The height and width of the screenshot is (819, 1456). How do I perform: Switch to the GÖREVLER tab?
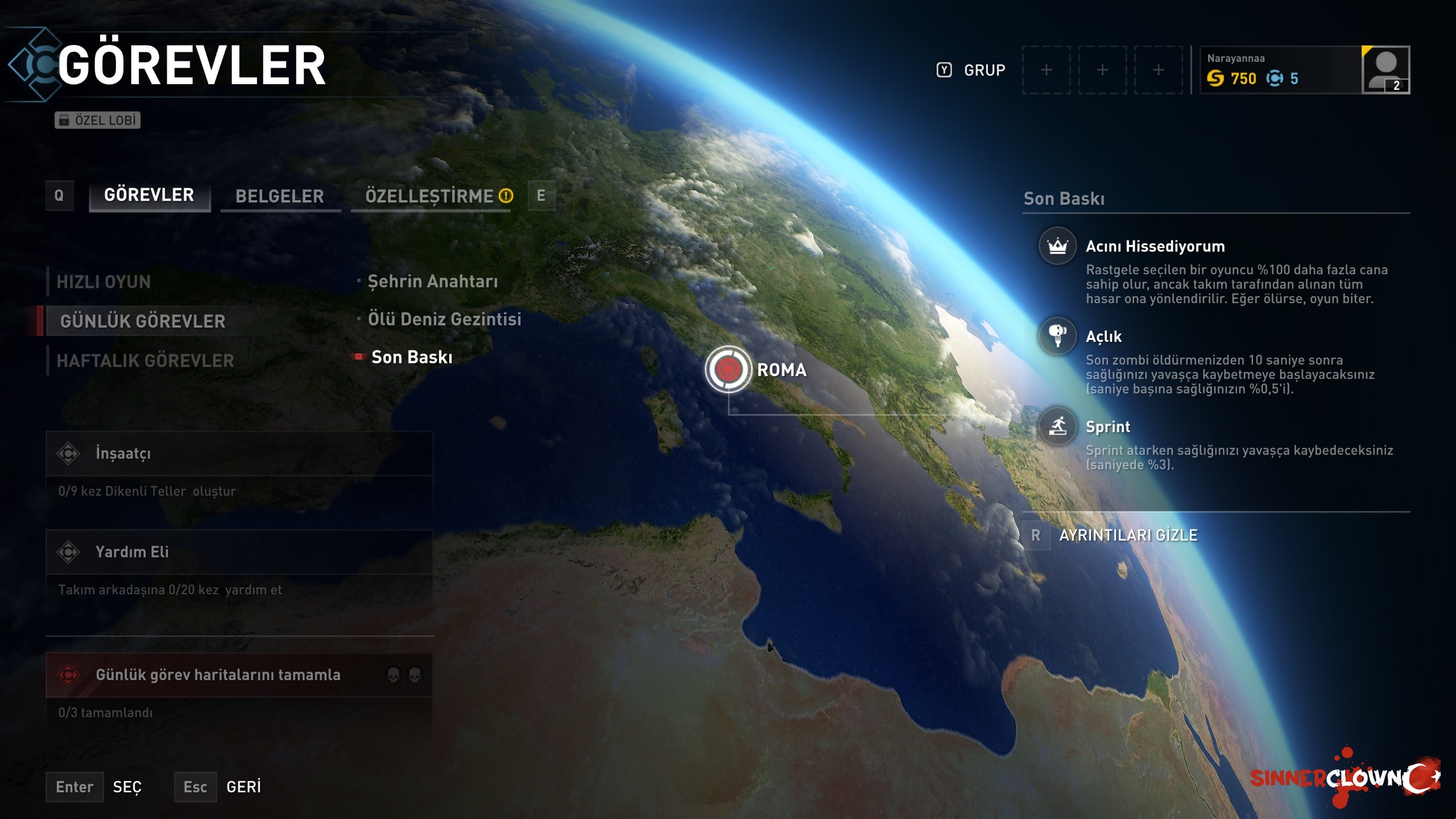[x=149, y=196]
